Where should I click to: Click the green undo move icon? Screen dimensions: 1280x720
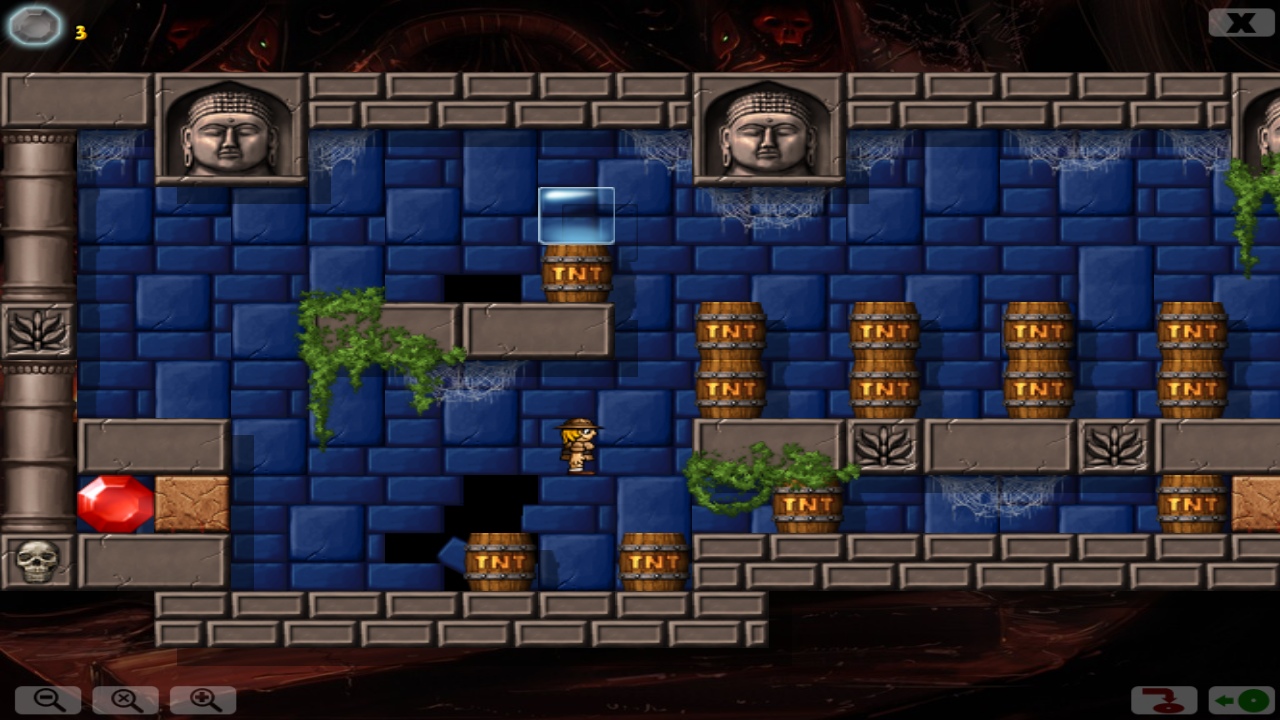(1240, 700)
